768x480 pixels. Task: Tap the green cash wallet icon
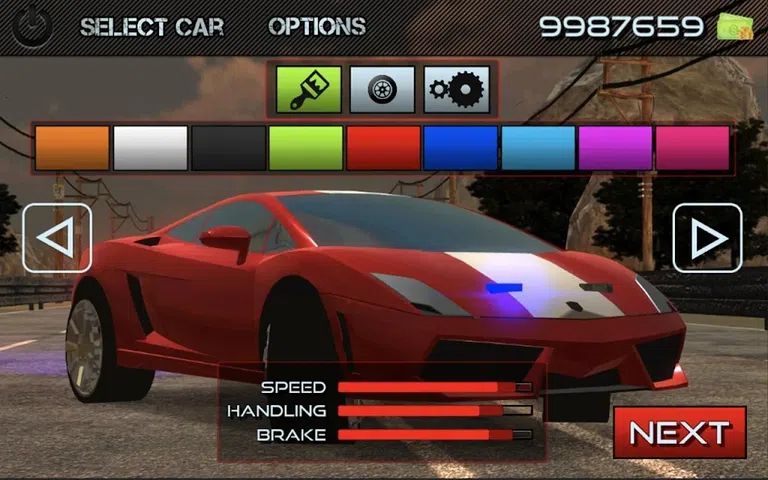point(734,27)
